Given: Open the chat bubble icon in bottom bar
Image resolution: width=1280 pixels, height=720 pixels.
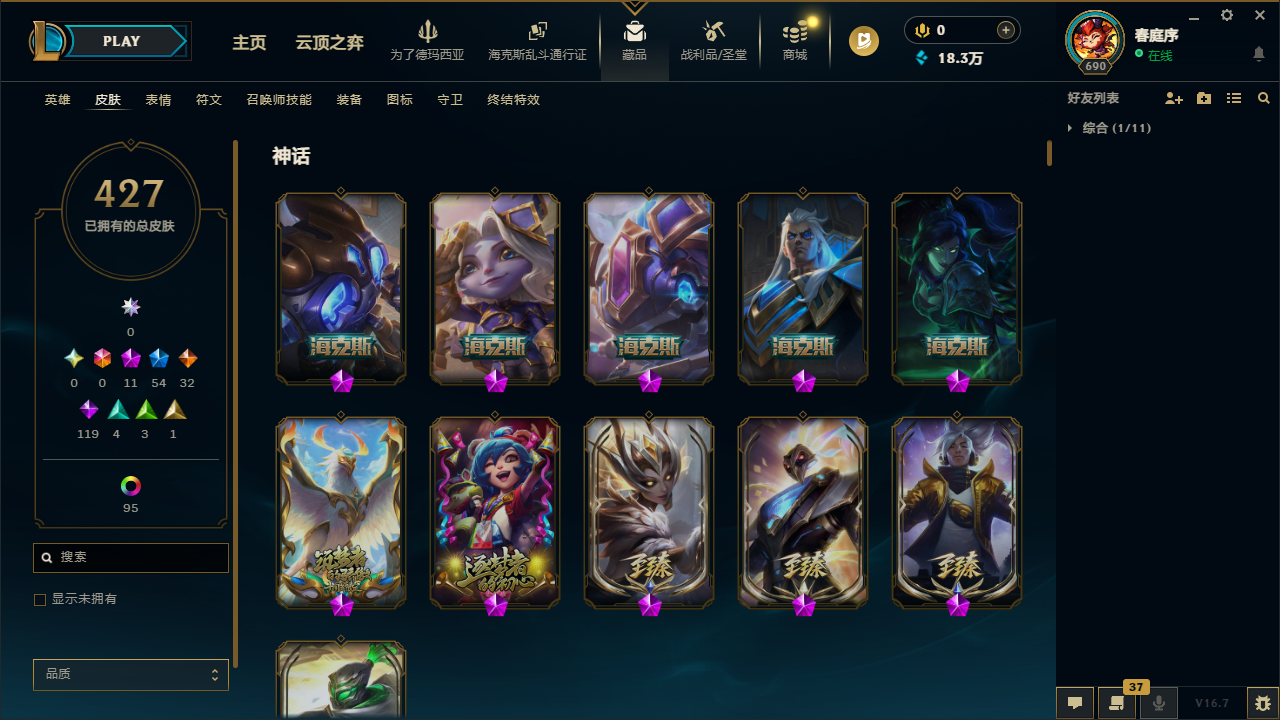Looking at the screenshot, I should click(1075, 702).
